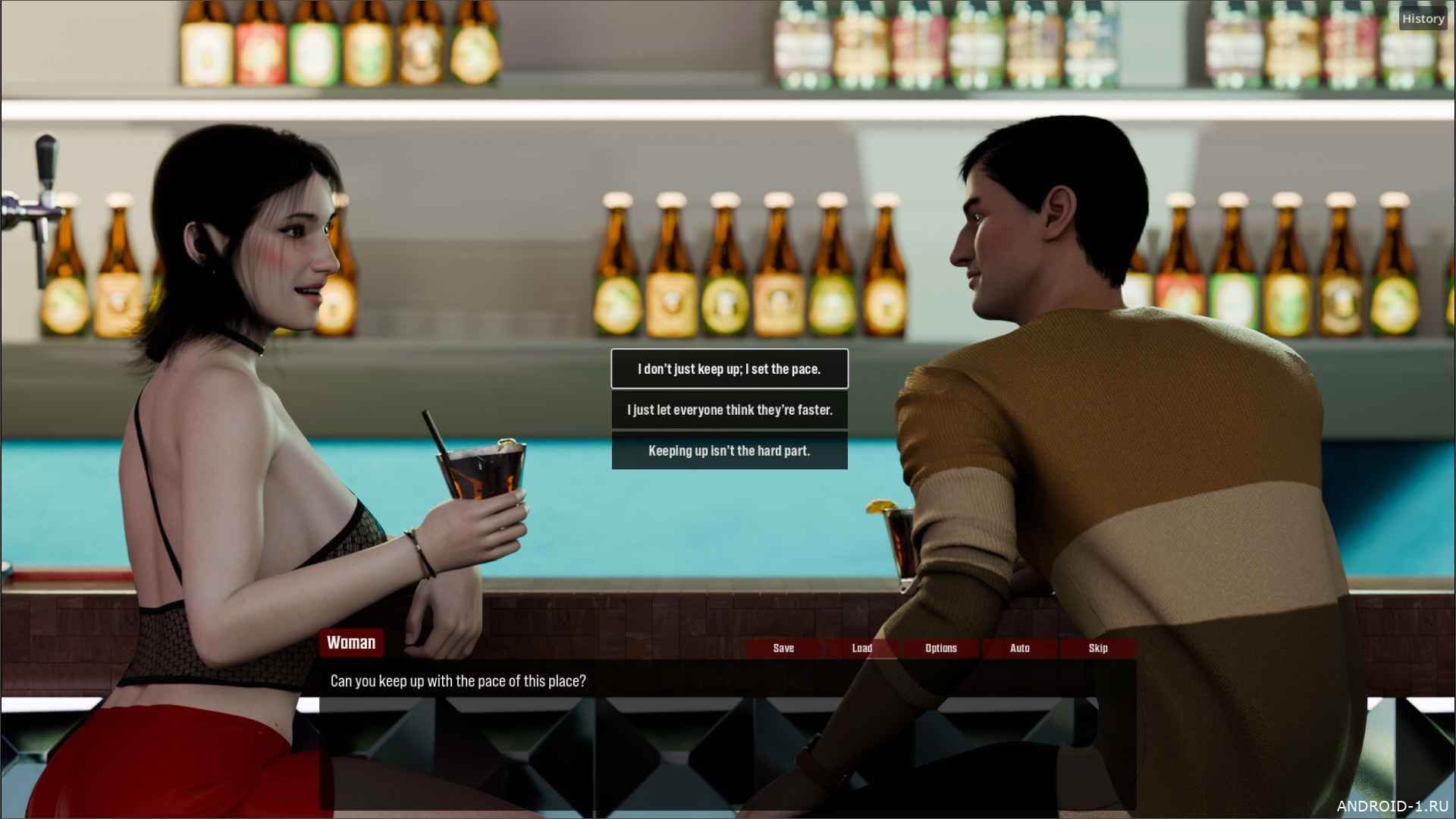Select "I just let everyone think they're faster."
The image size is (1456, 819).
pos(729,410)
